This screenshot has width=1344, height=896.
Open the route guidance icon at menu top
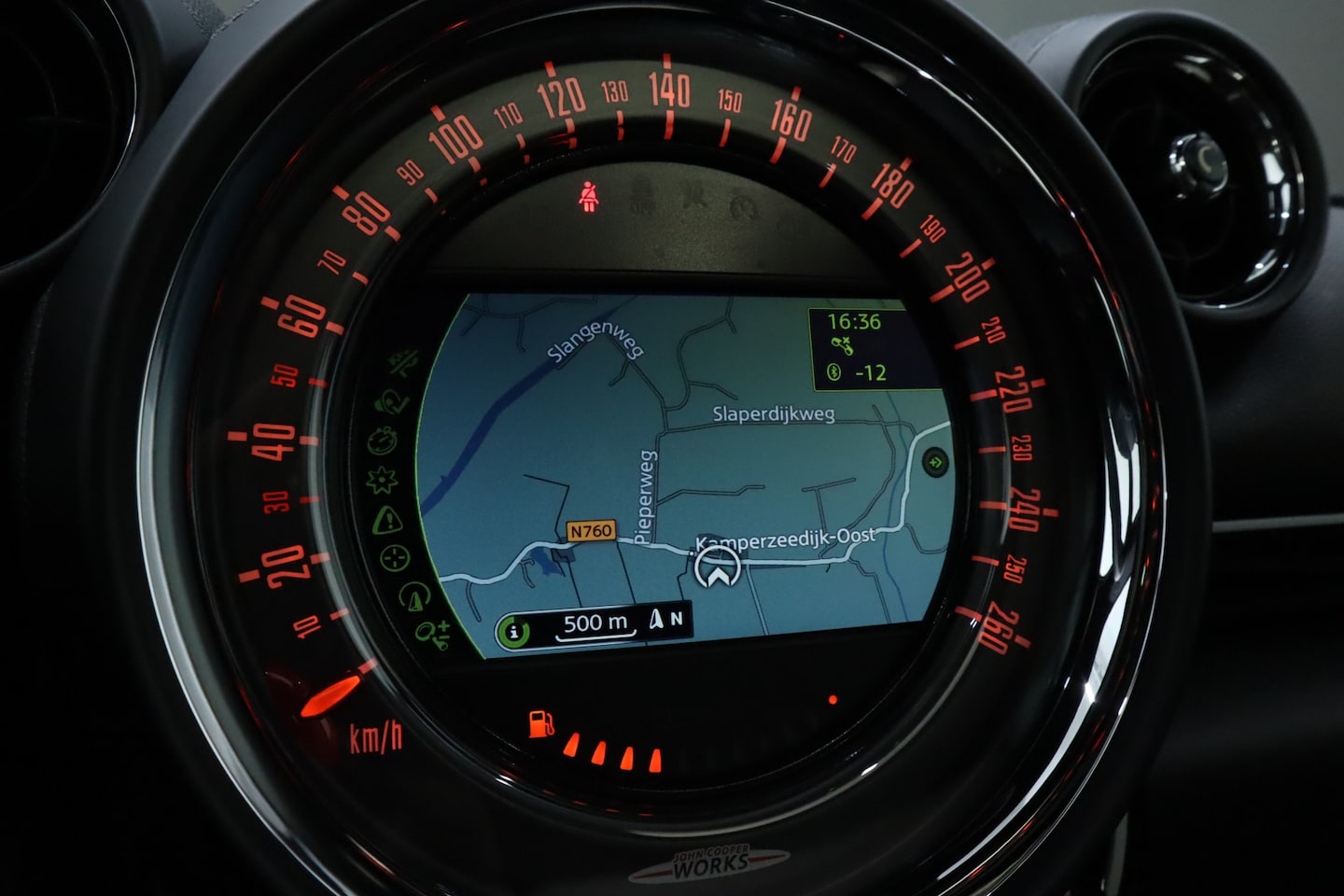tap(404, 364)
